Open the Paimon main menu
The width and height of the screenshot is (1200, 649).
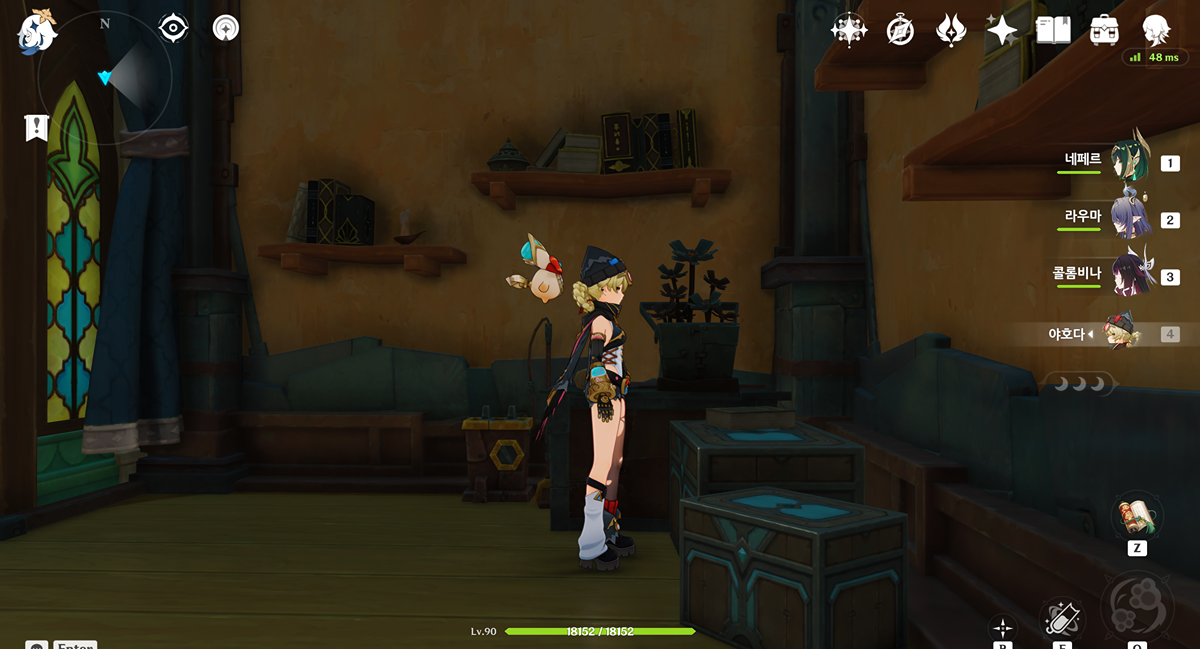pyautogui.click(x=37, y=31)
